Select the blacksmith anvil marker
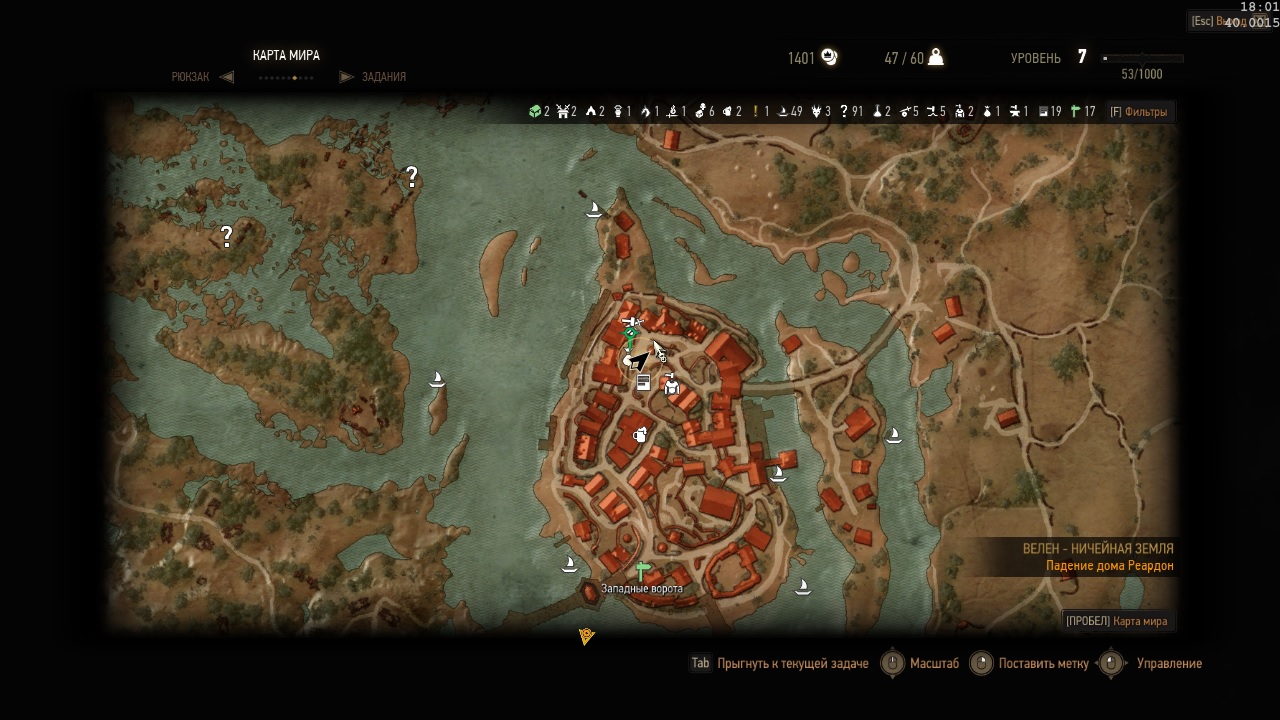This screenshot has width=1280, height=720. coord(630,322)
